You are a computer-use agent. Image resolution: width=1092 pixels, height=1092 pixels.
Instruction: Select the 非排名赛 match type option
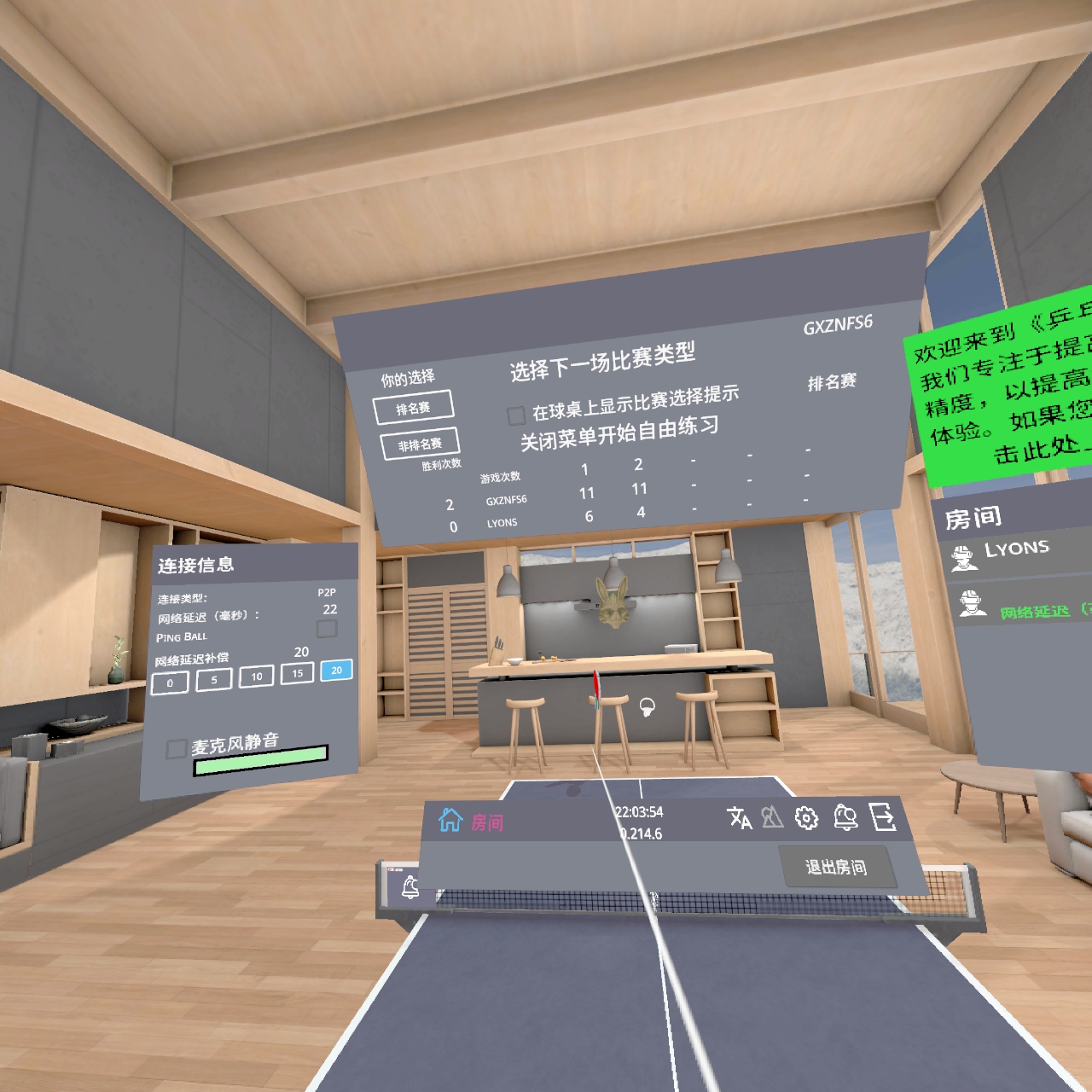coord(419,444)
